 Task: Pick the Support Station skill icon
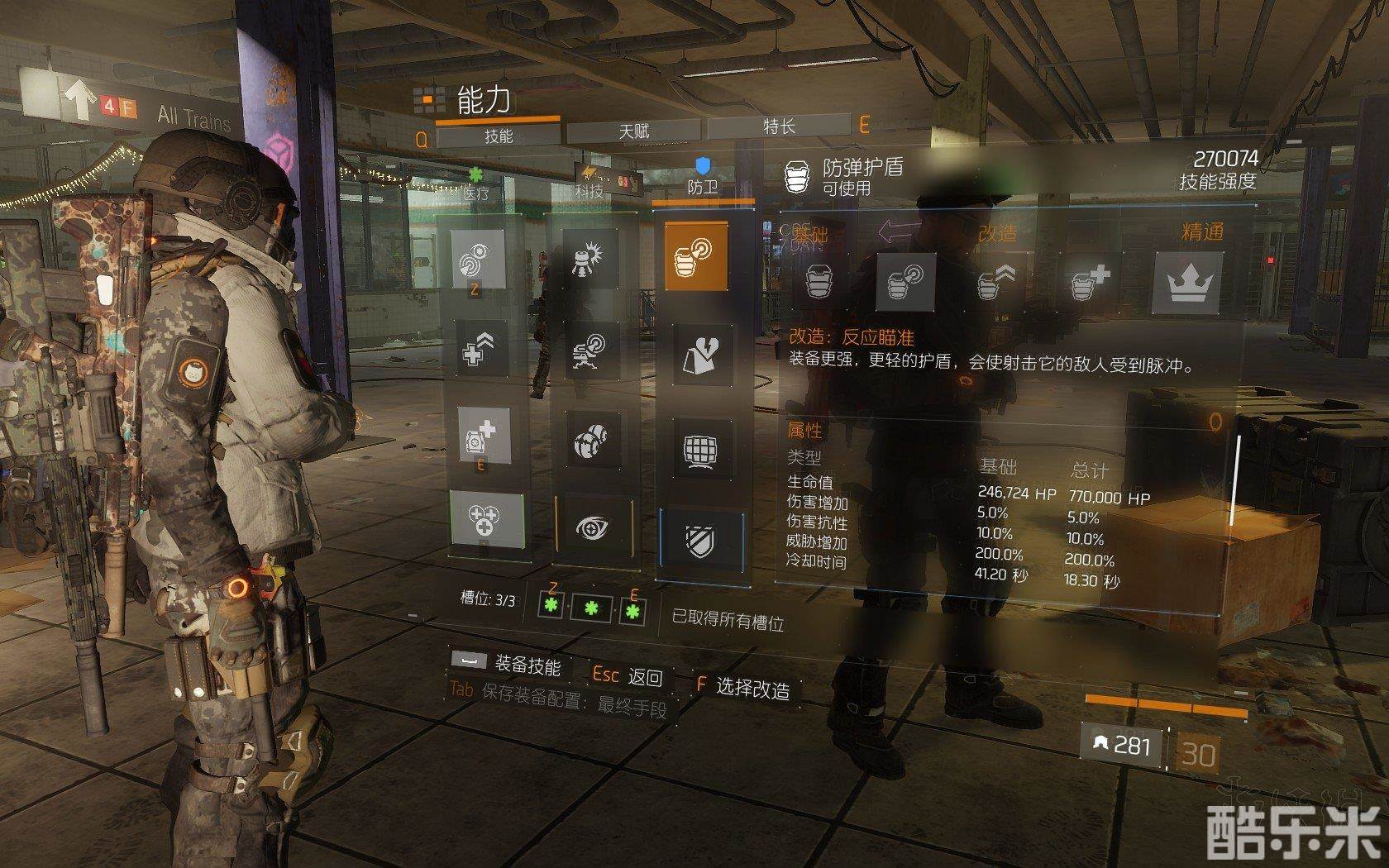coord(484,434)
